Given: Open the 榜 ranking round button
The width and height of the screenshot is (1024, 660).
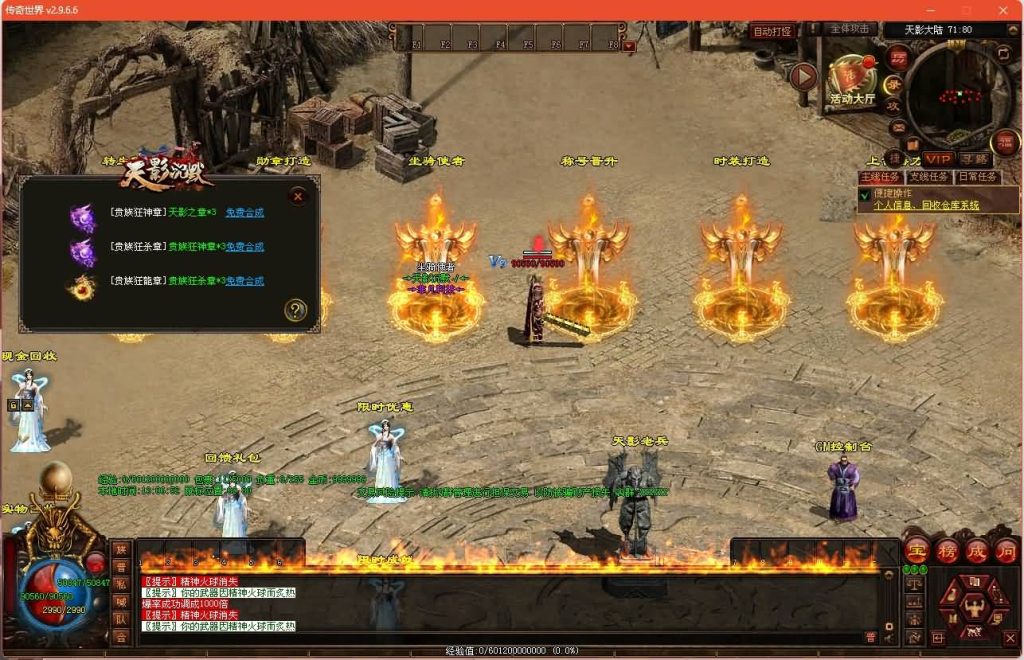Looking at the screenshot, I should coord(947,550).
